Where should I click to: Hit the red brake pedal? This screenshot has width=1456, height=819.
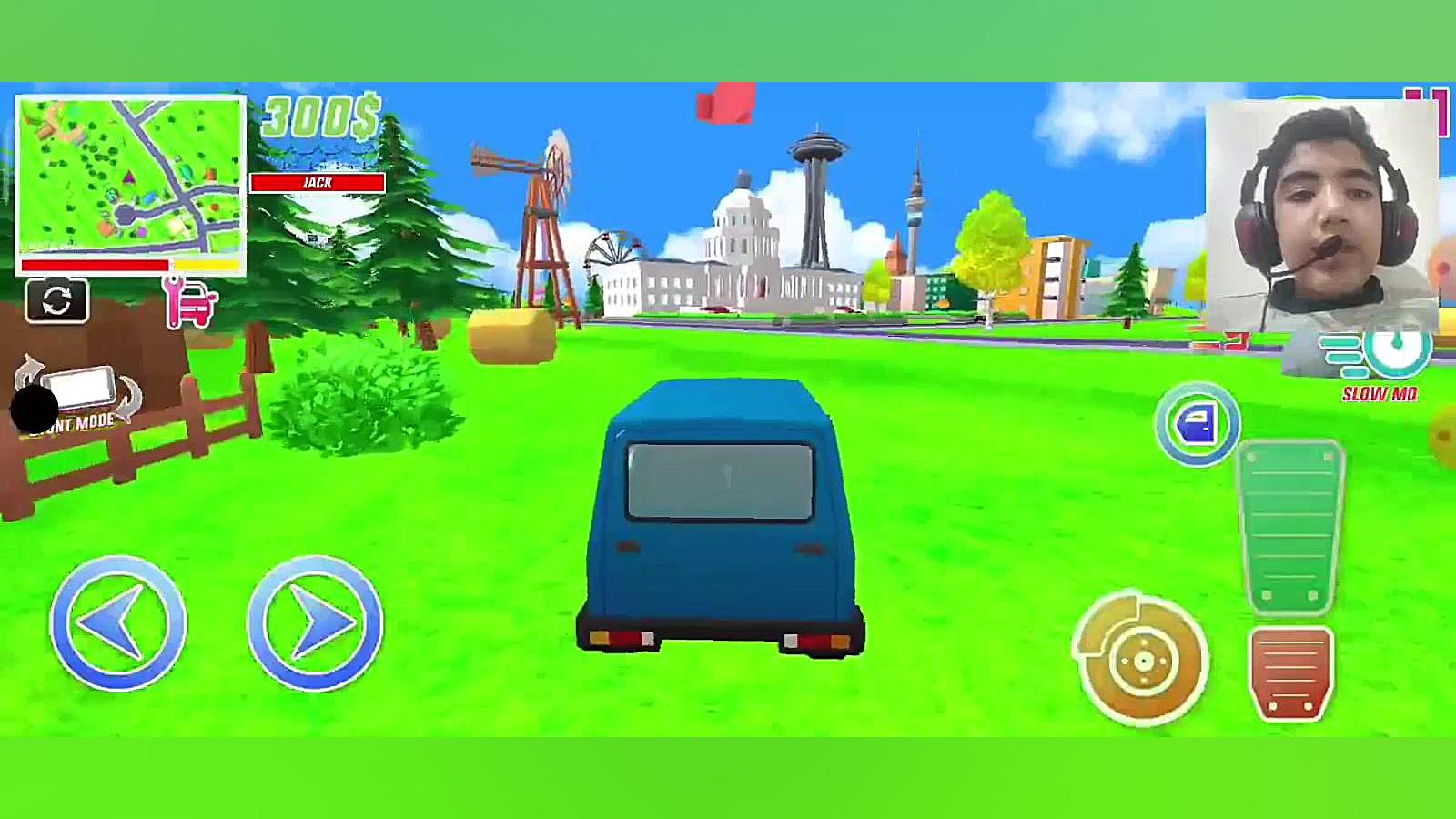[1291, 672]
